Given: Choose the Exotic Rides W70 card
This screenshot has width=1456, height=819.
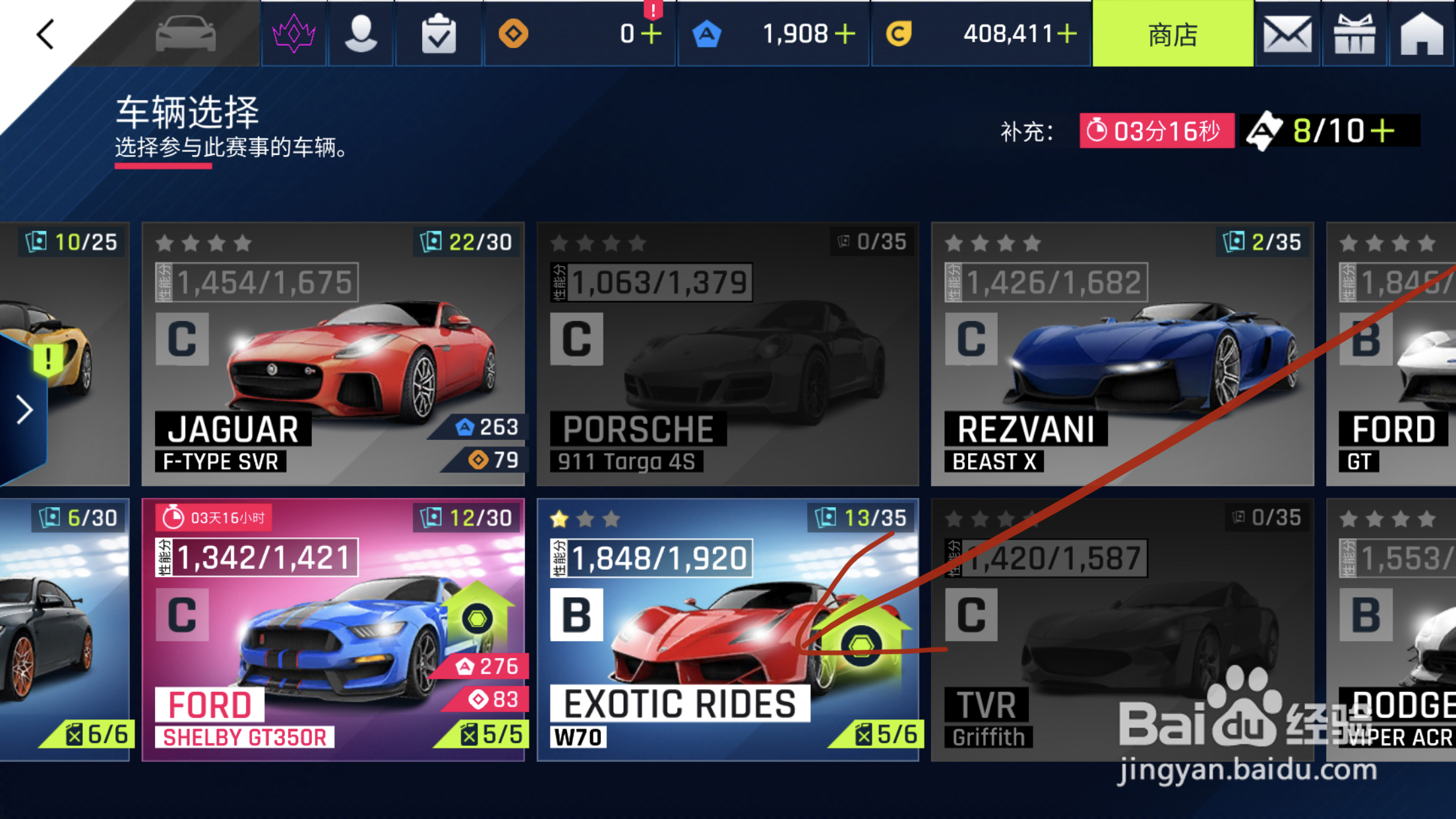Looking at the screenshot, I should [x=727, y=630].
